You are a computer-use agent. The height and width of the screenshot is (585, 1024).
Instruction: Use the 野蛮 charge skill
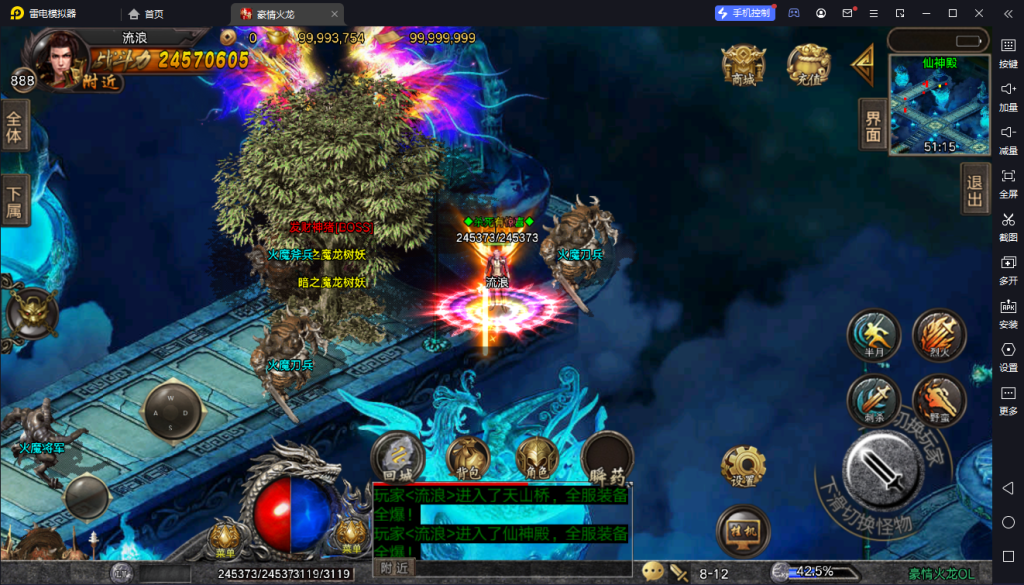[938, 400]
